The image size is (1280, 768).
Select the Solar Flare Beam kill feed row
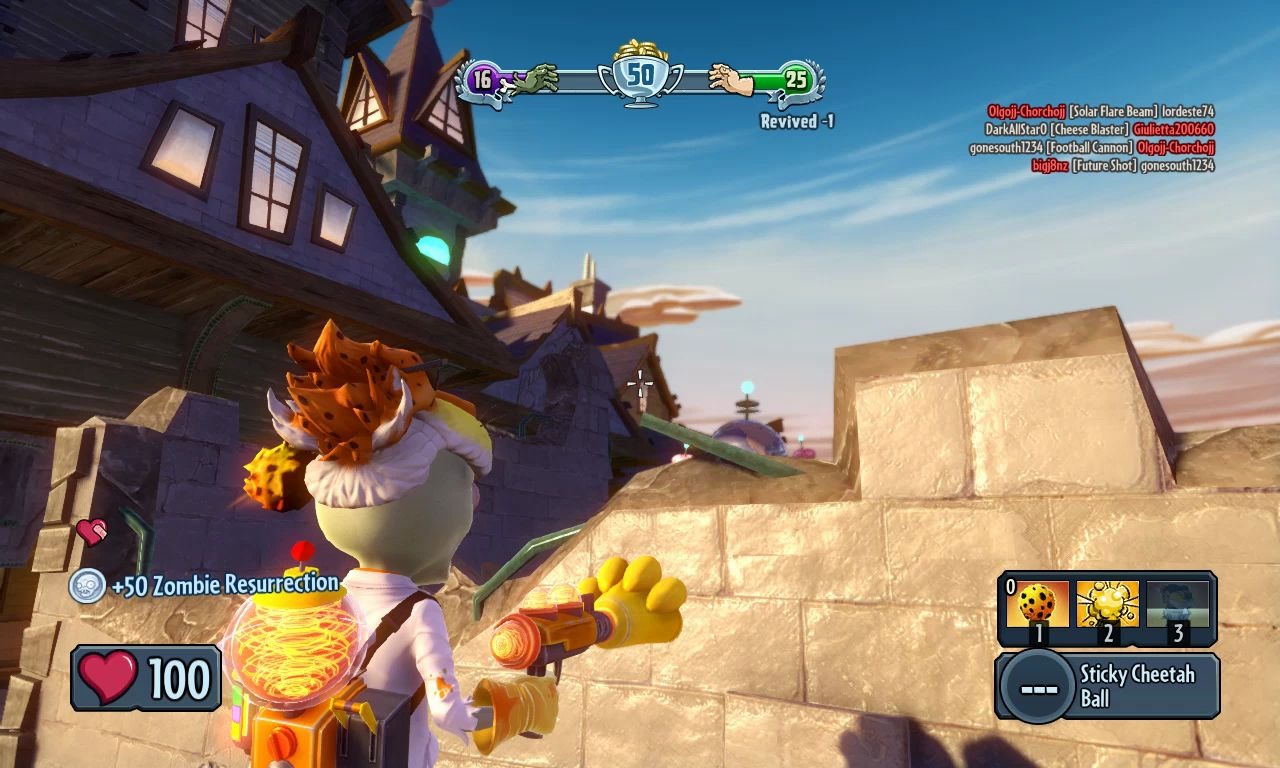click(x=1100, y=112)
